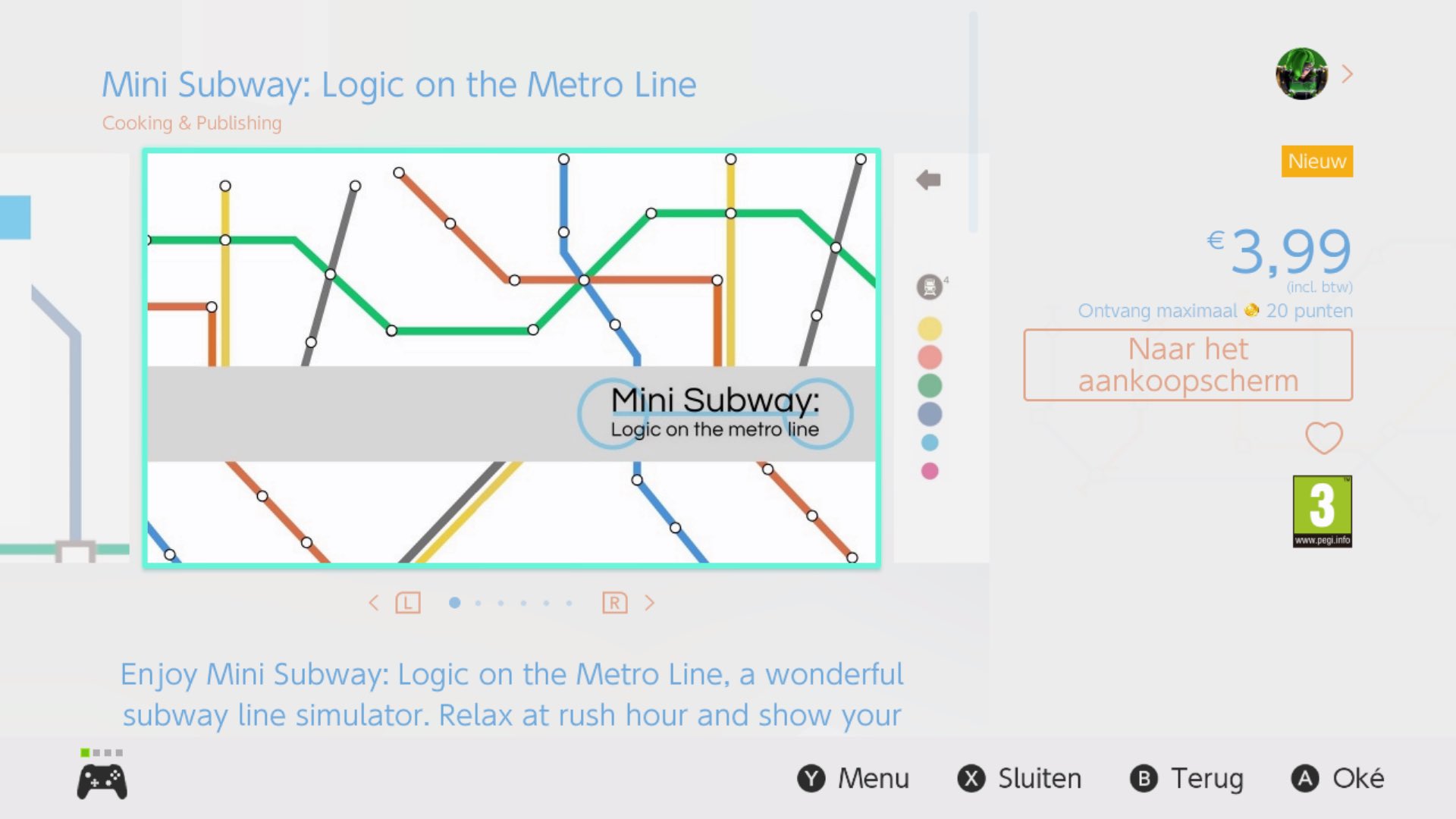Read the game description text below screenshots
The image size is (1456, 819).
(x=512, y=695)
